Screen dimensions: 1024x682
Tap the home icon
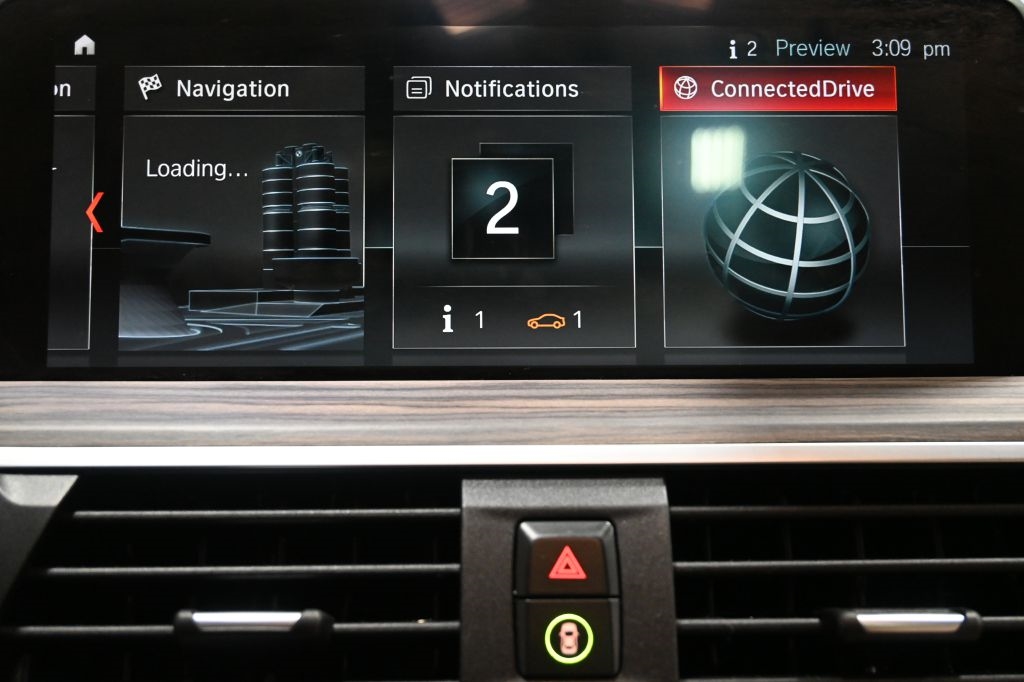(x=85, y=45)
